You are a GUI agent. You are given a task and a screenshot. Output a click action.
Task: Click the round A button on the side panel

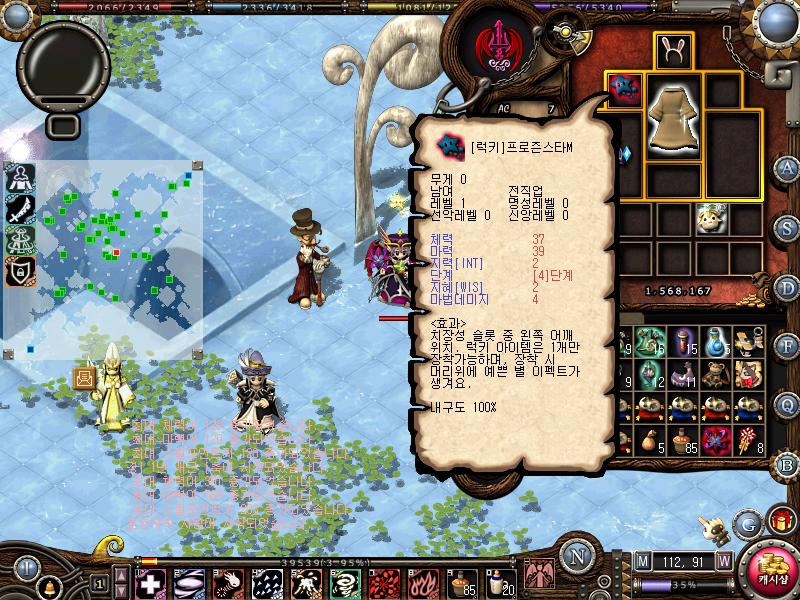tap(788, 167)
